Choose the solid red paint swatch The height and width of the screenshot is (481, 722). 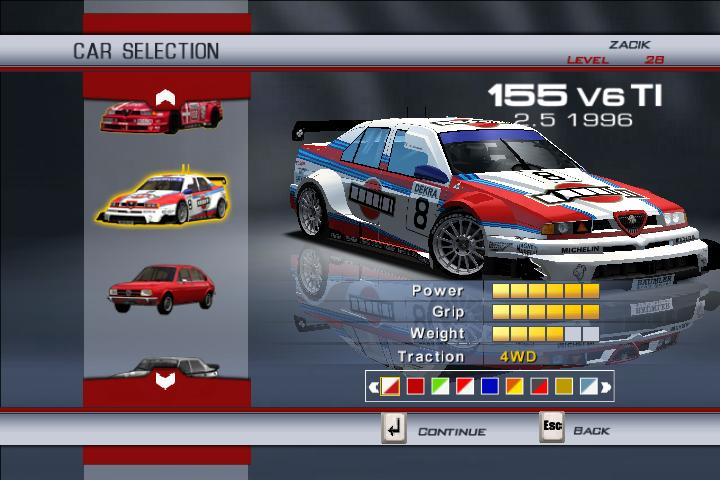tap(414, 385)
